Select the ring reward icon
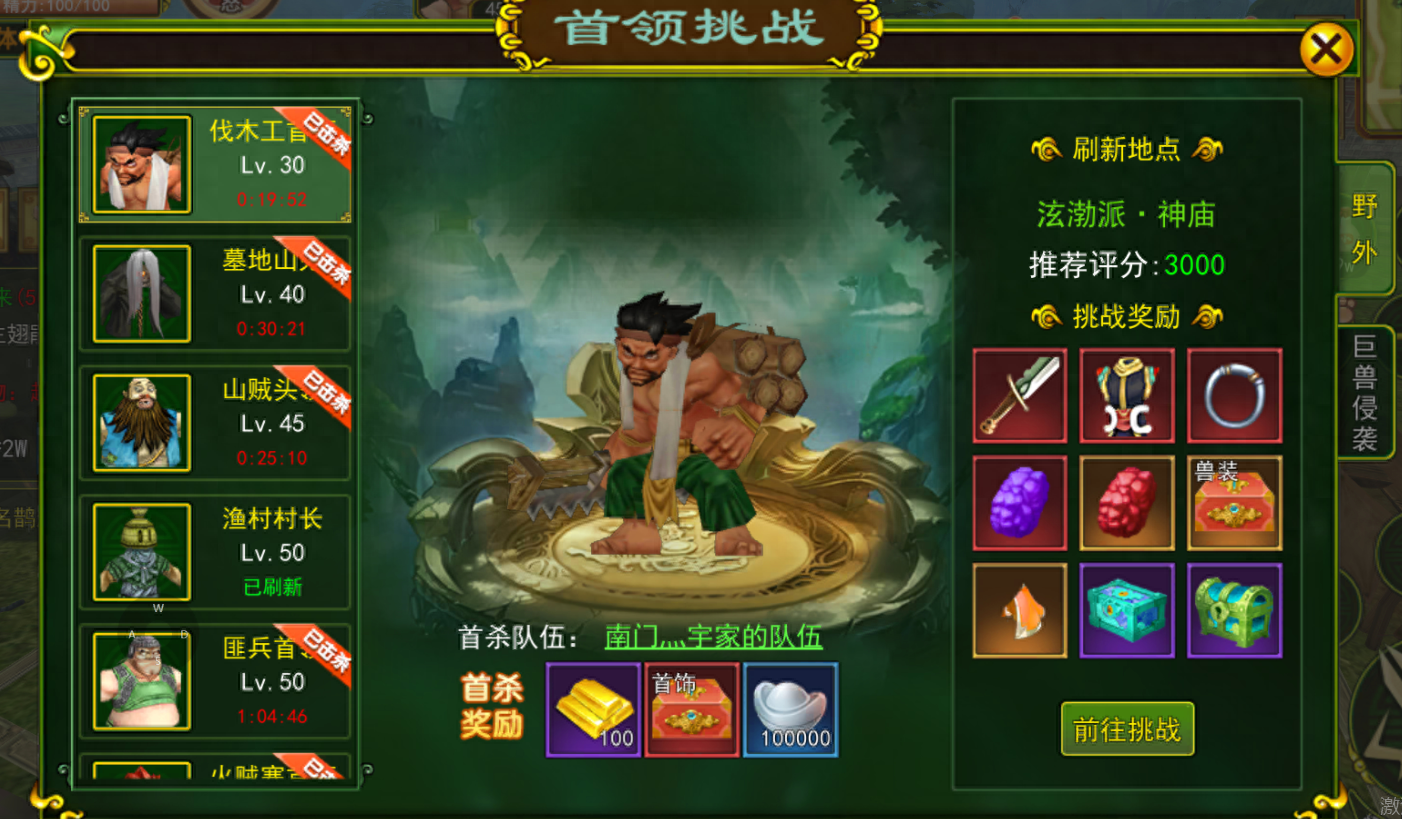The image size is (1402, 819). (x=1234, y=394)
